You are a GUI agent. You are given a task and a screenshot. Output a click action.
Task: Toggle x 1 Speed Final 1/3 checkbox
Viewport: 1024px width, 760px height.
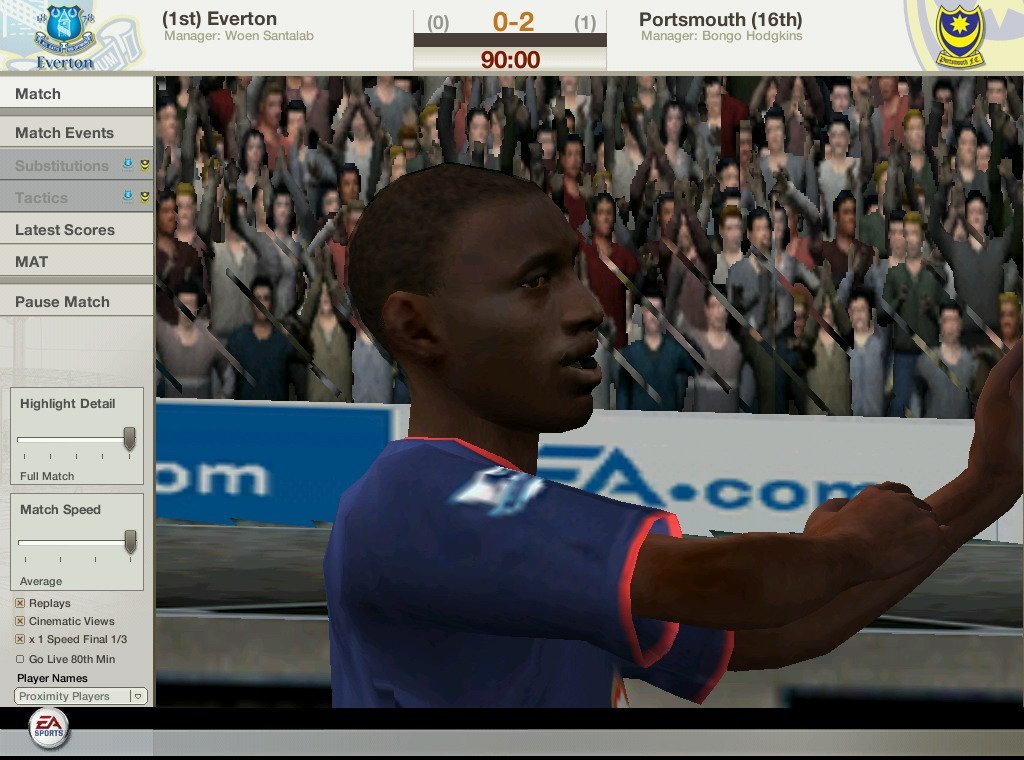pos(20,639)
